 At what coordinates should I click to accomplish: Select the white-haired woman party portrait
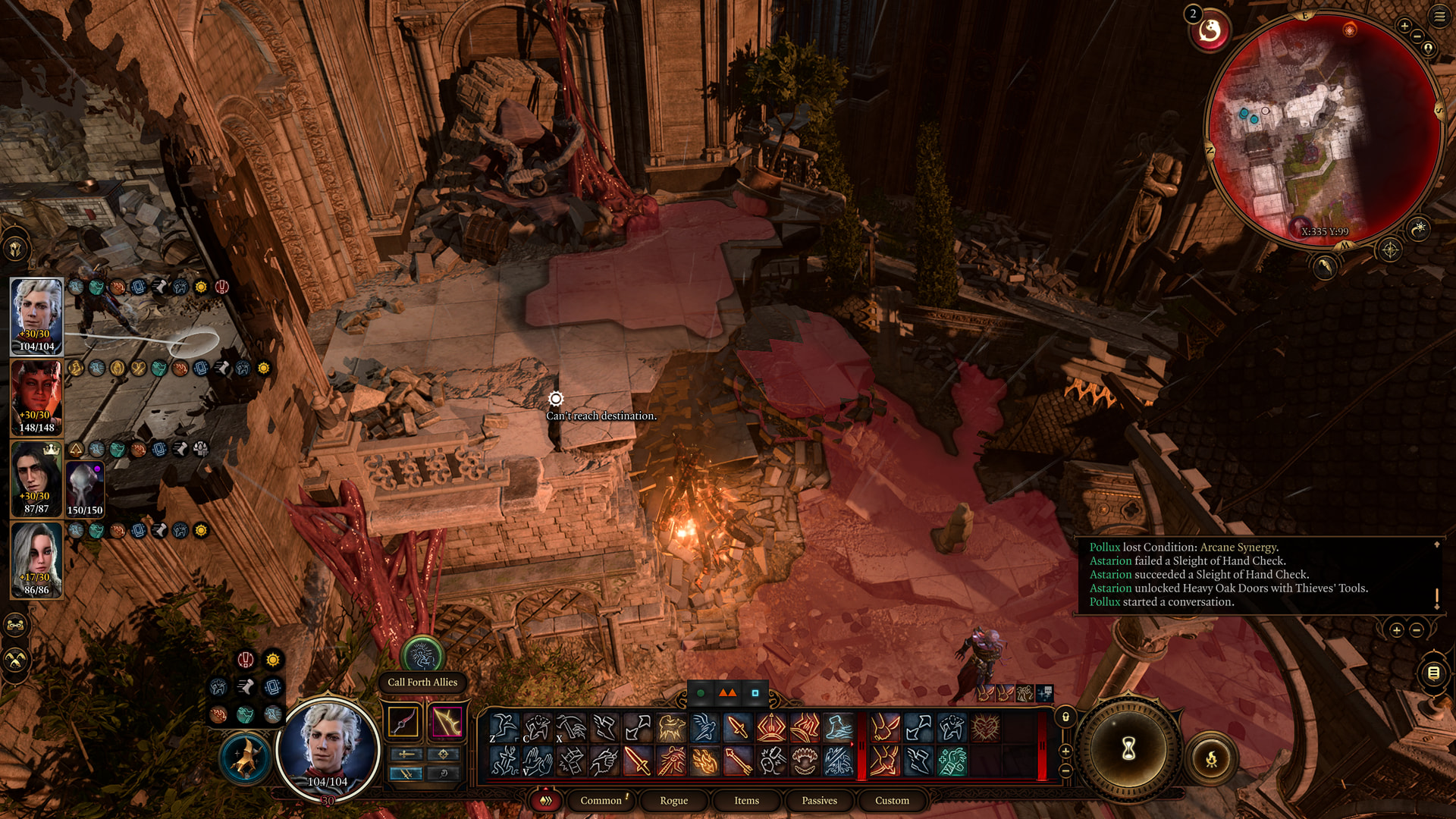[x=36, y=560]
